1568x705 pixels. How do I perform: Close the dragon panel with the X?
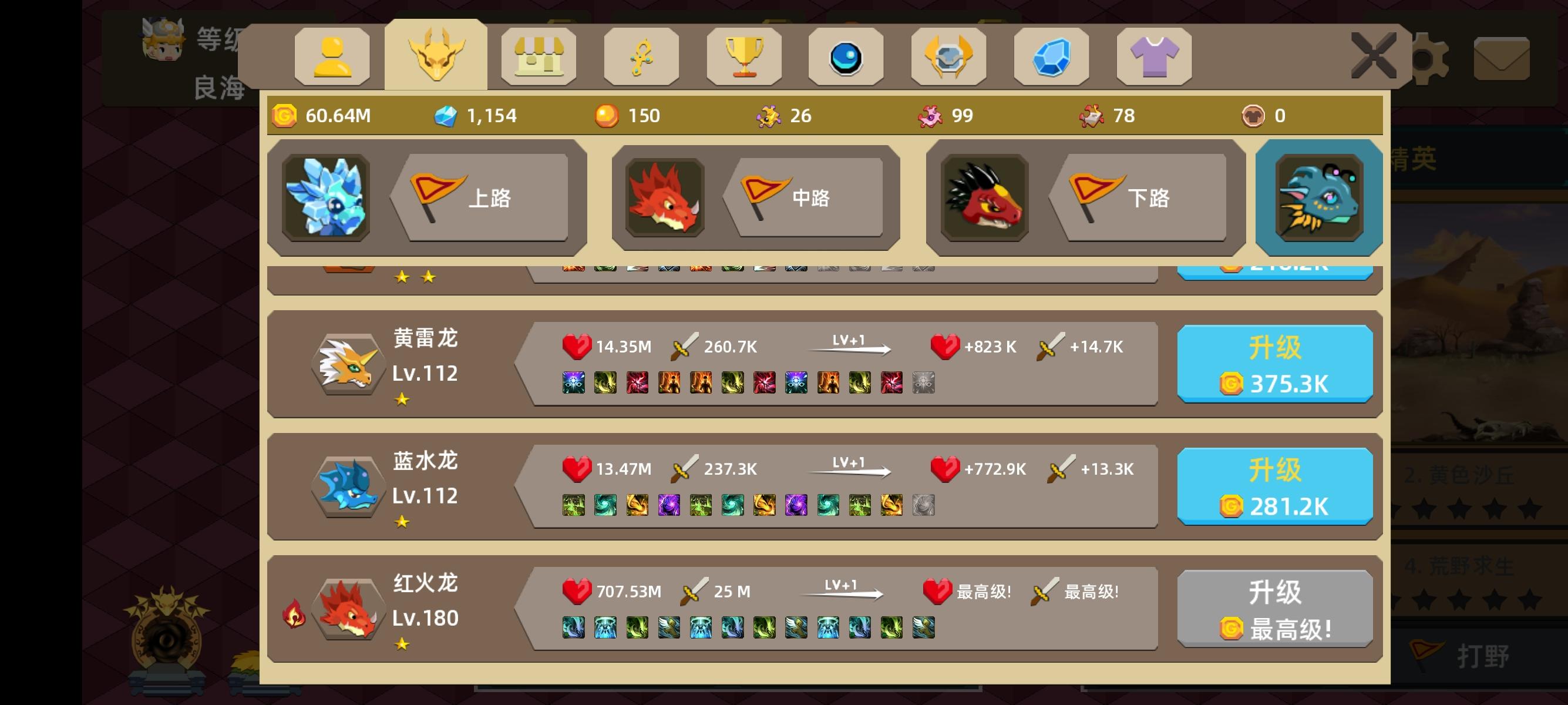pos(1374,55)
